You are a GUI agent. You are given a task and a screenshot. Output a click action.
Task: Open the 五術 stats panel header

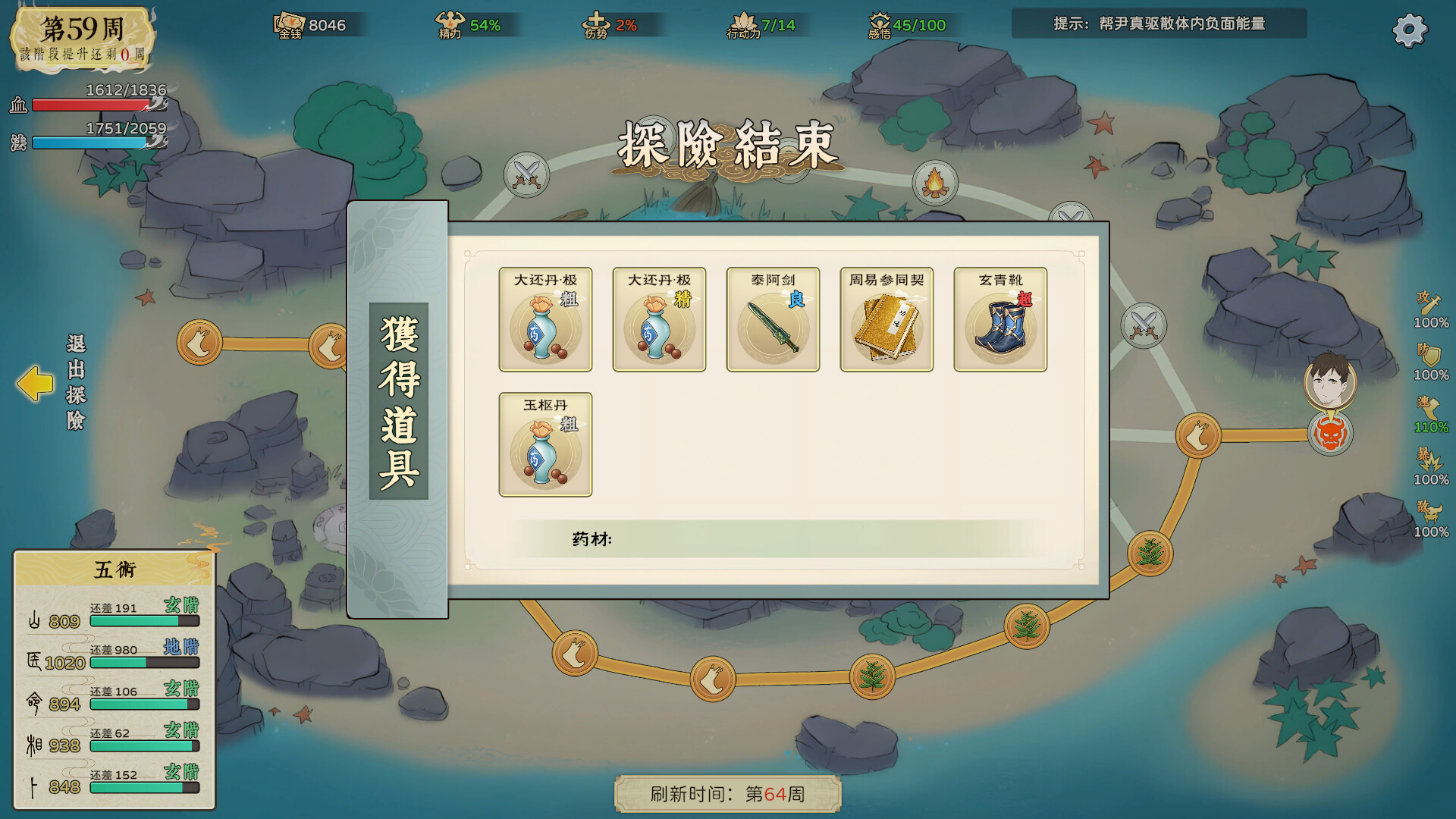tap(112, 570)
